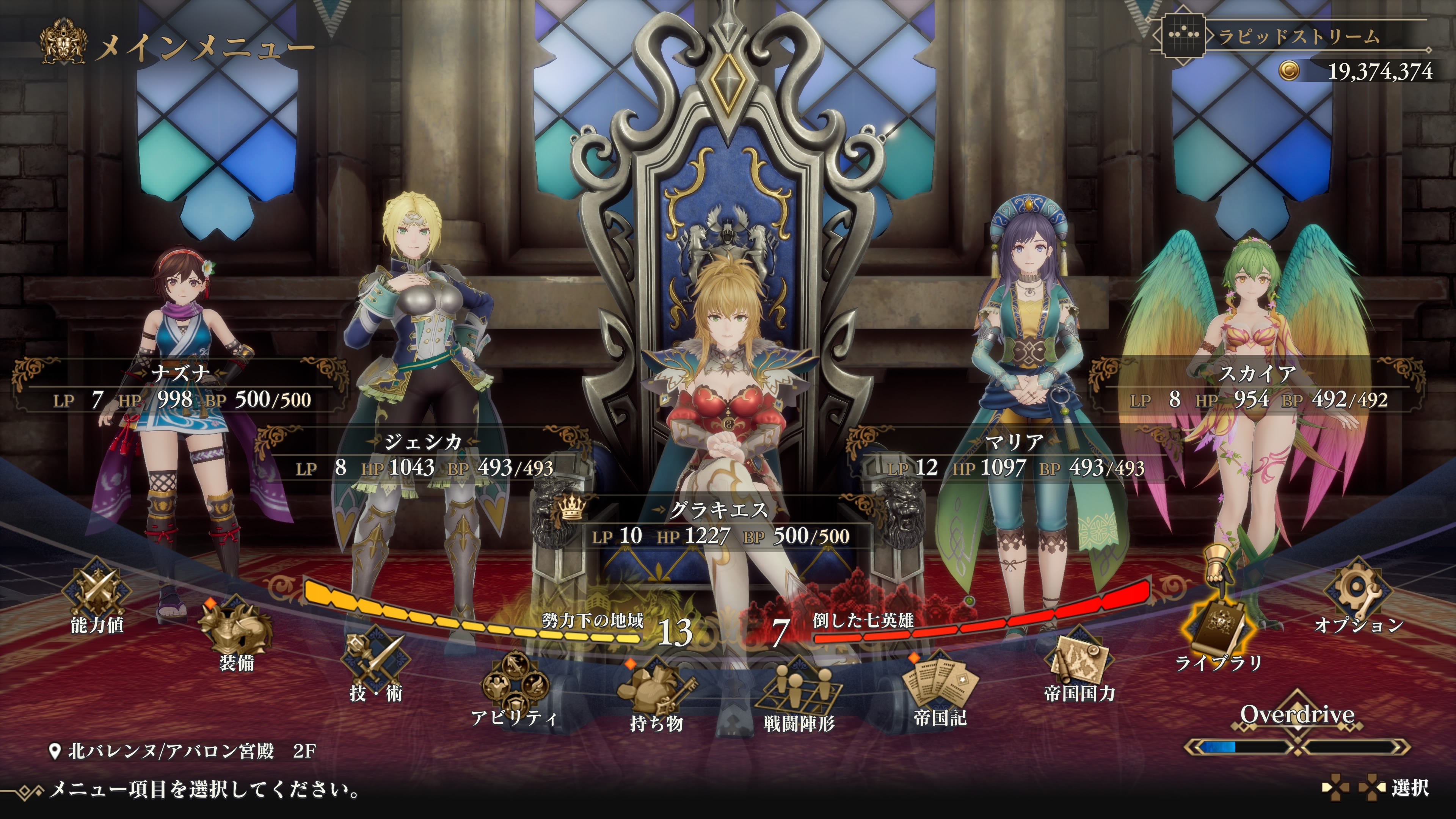Select party member ナズナ status panel

click(x=182, y=388)
